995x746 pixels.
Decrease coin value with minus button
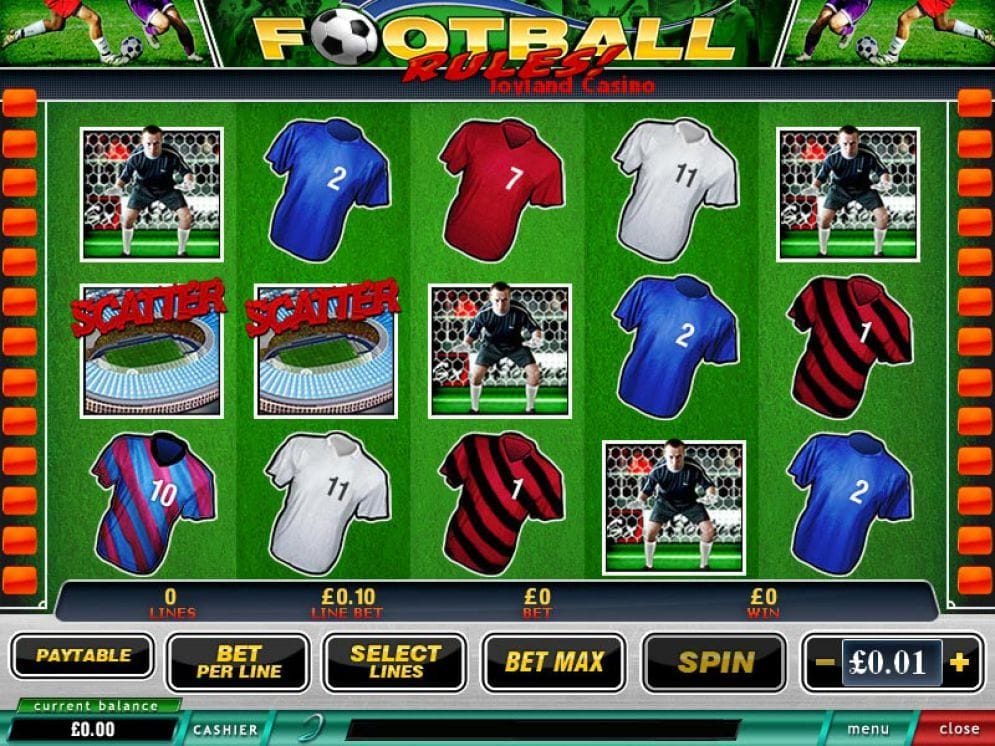click(x=823, y=662)
